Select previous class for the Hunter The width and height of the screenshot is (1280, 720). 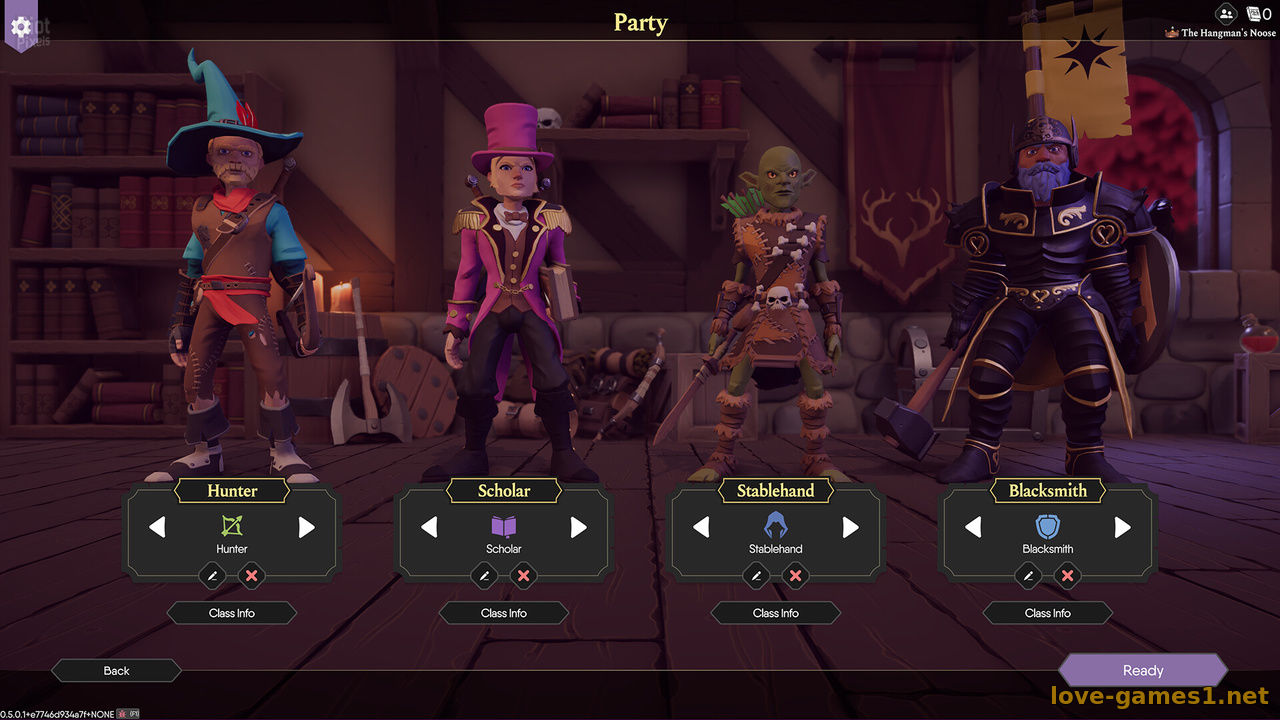[157, 527]
